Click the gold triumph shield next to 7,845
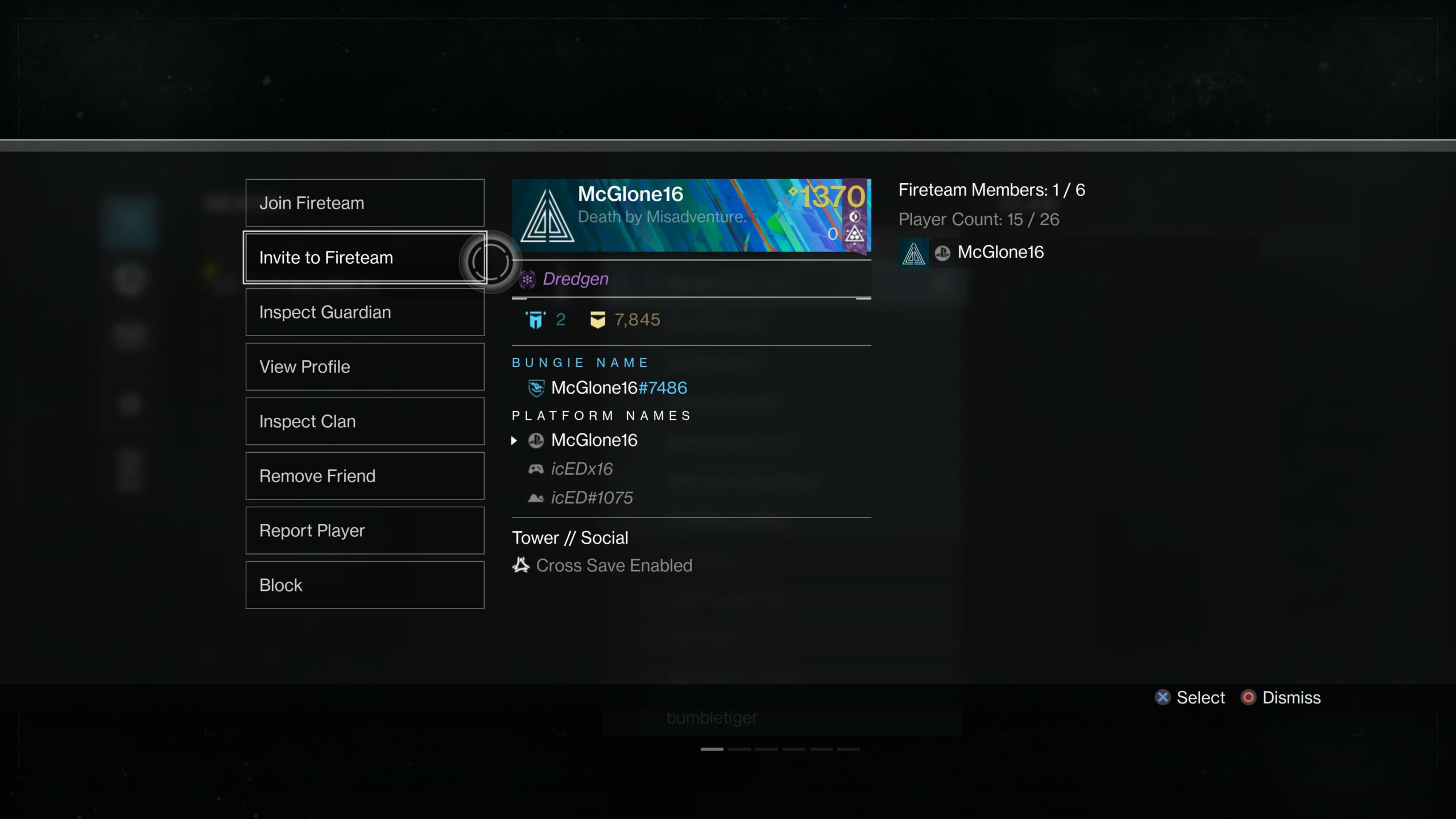Screen dimensions: 1456x819 pyautogui.click(x=596, y=319)
